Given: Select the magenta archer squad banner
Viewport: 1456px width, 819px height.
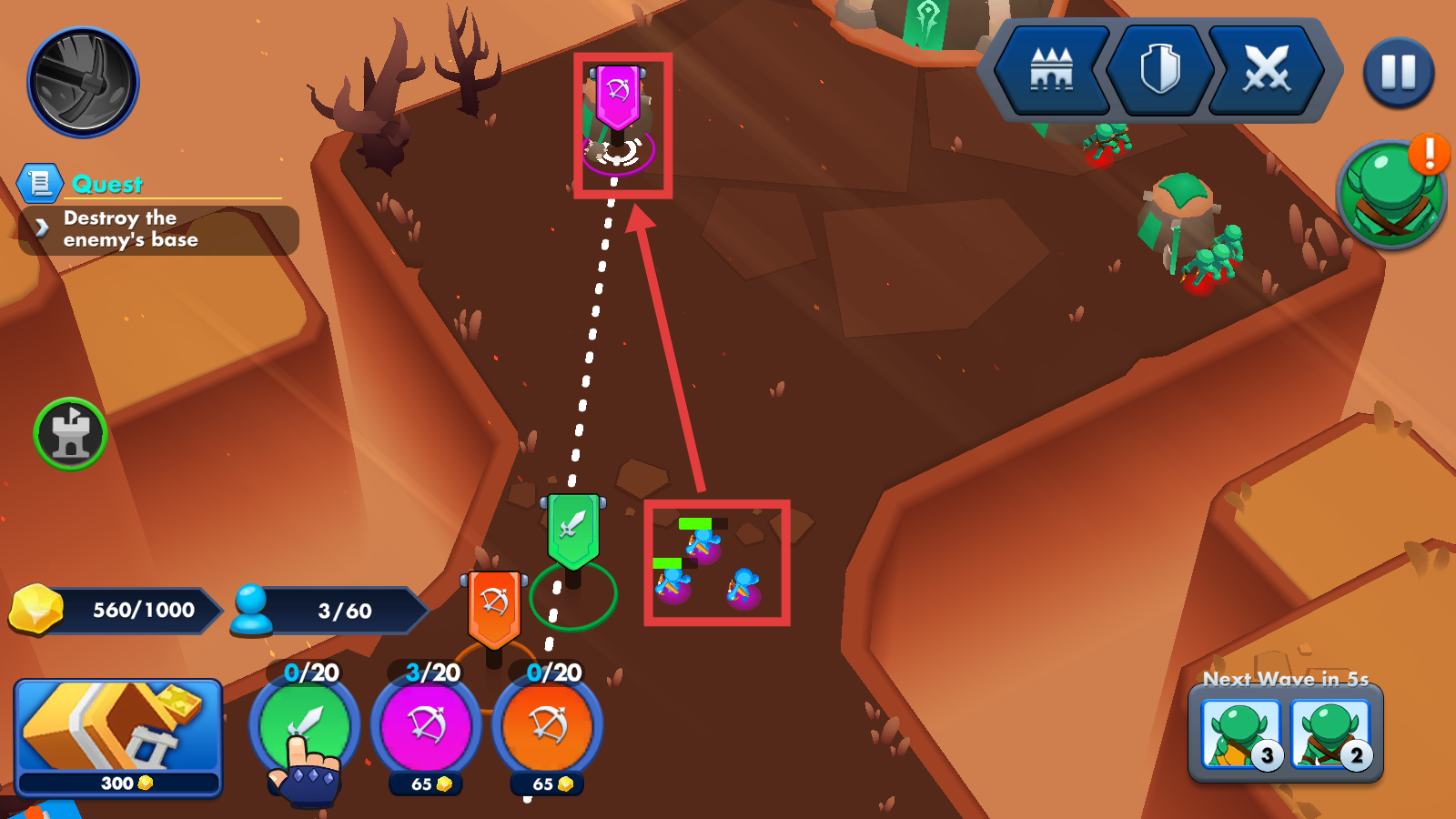Looking at the screenshot, I should coord(618,97).
